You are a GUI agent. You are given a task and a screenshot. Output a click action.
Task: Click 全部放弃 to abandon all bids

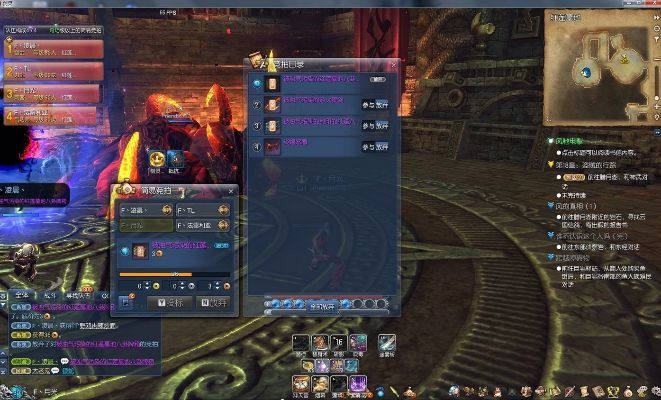(322, 304)
